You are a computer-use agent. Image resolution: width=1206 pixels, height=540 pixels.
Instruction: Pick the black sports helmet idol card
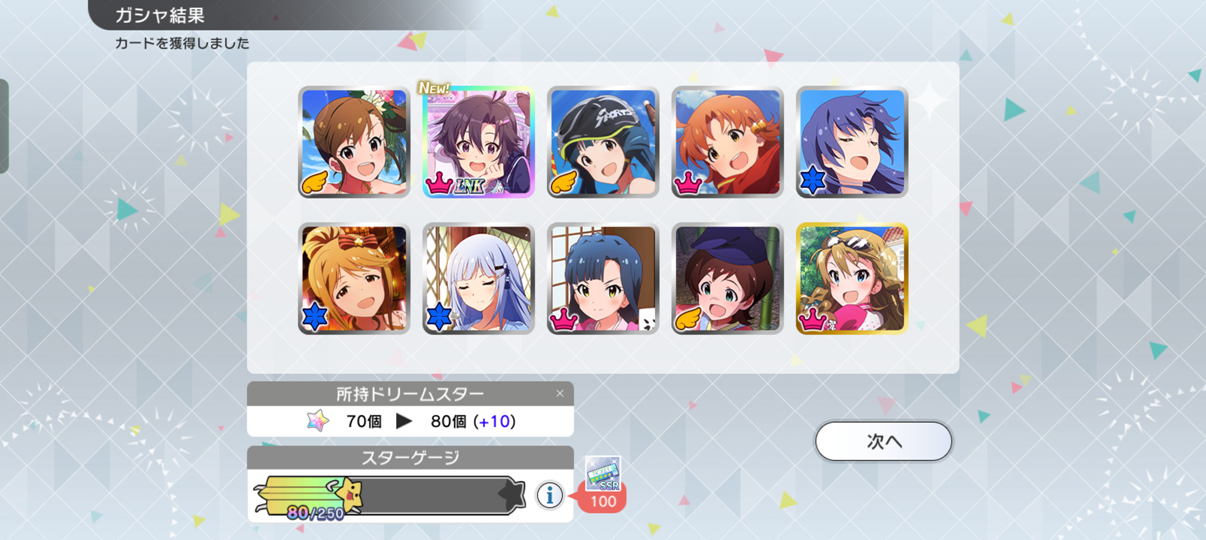tap(603, 142)
